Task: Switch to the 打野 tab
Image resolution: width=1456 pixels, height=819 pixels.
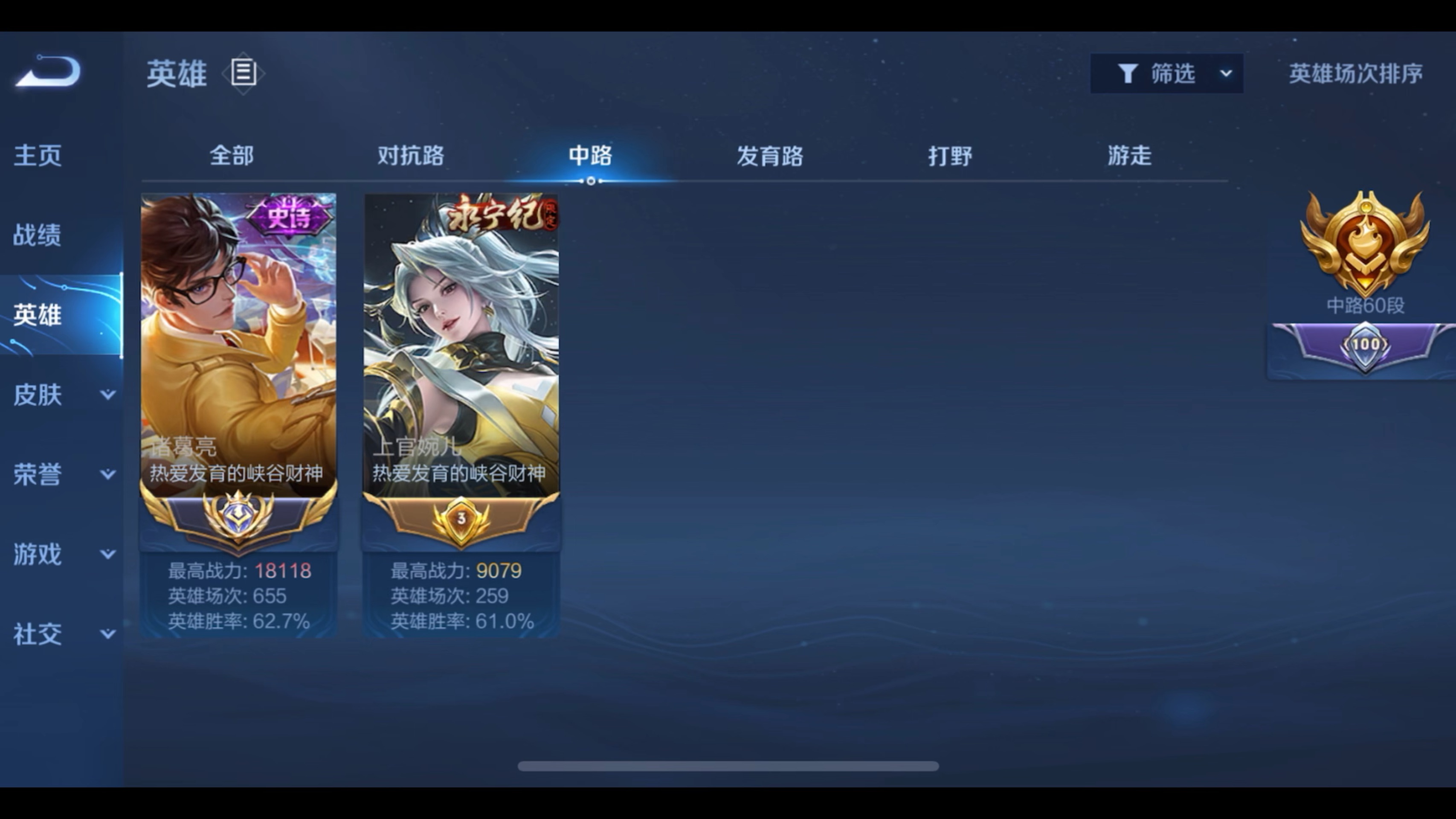Action: (950, 156)
